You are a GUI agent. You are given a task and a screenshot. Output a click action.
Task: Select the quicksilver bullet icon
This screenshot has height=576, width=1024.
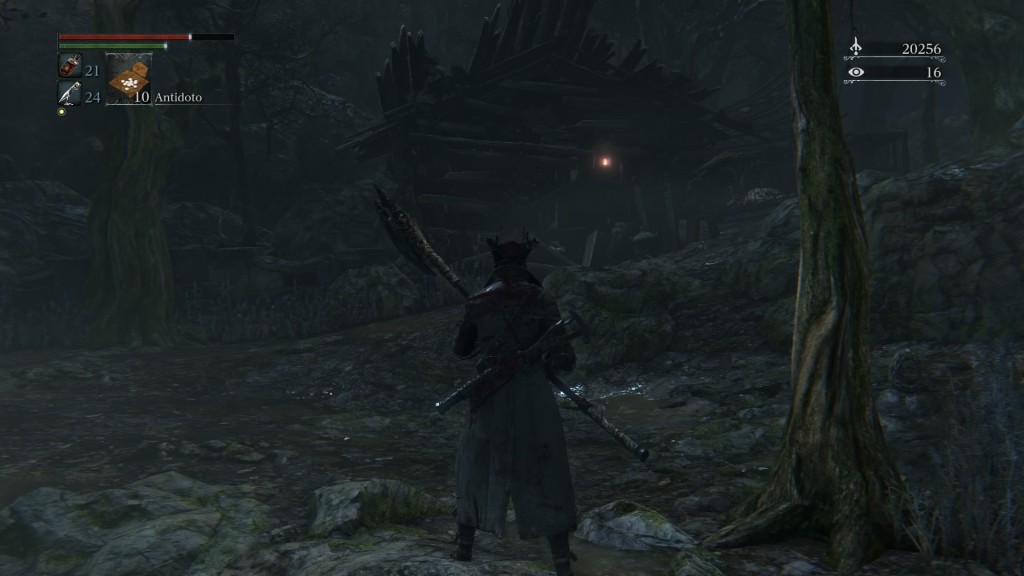[x=69, y=94]
